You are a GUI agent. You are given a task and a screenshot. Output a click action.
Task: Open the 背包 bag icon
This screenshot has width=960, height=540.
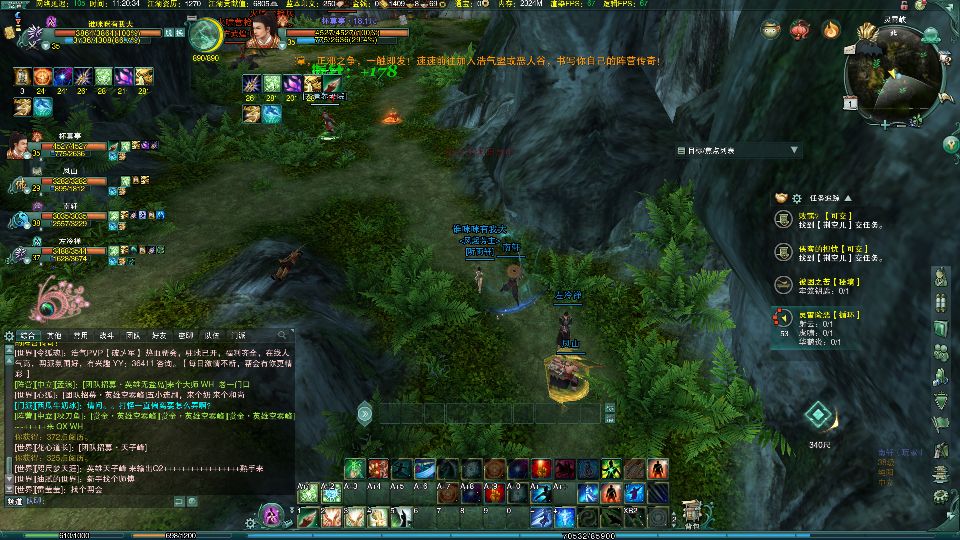click(691, 511)
